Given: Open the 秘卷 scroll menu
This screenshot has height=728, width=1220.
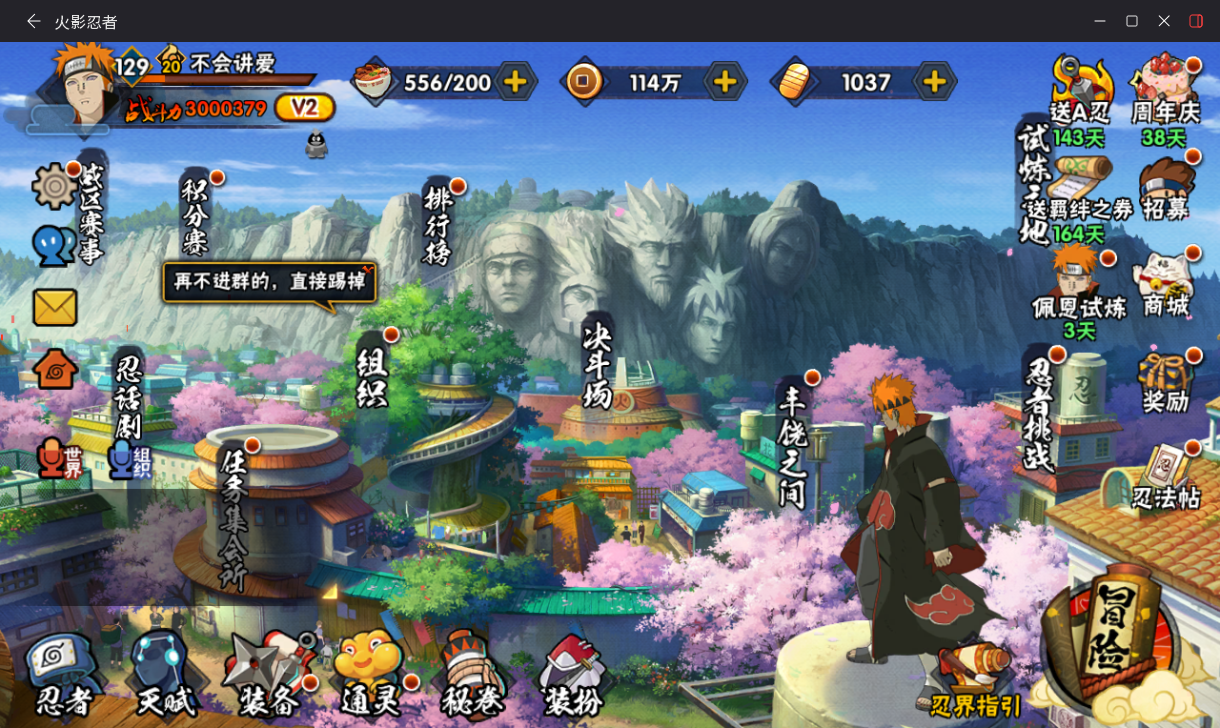Looking at the screenshot, I should coord(472,675).
